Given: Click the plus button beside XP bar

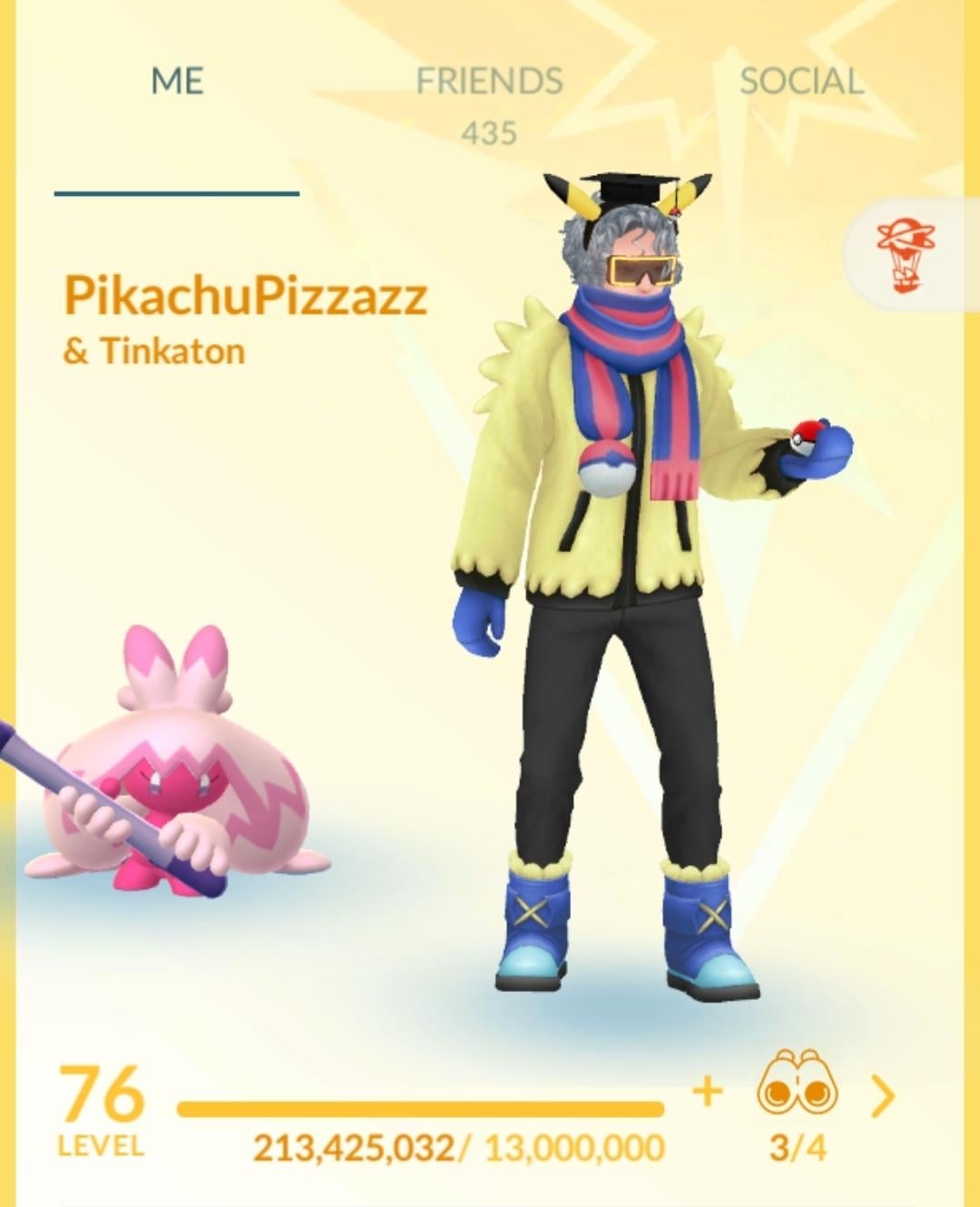Looking at the screenshot, I should tap(708, 1090).
